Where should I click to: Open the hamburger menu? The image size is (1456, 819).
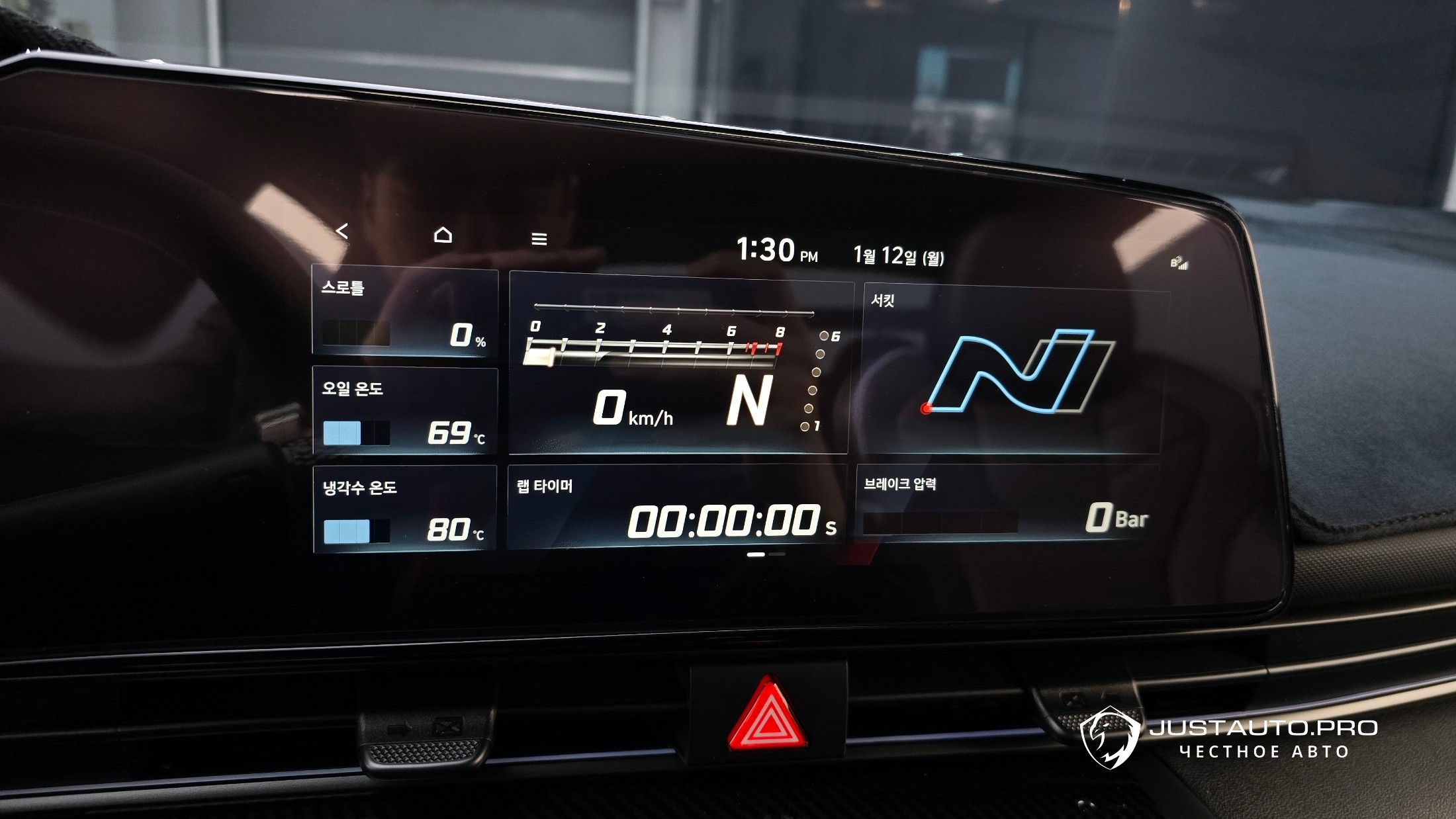point(539,239)
